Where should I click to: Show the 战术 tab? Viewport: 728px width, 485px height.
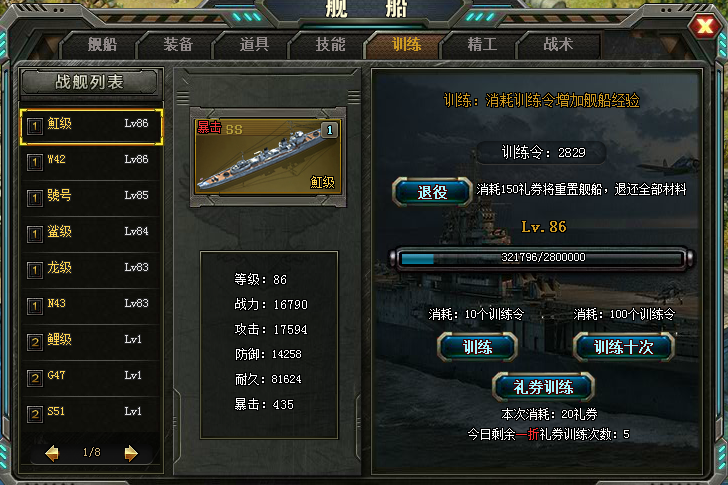[x=558, y=45]
